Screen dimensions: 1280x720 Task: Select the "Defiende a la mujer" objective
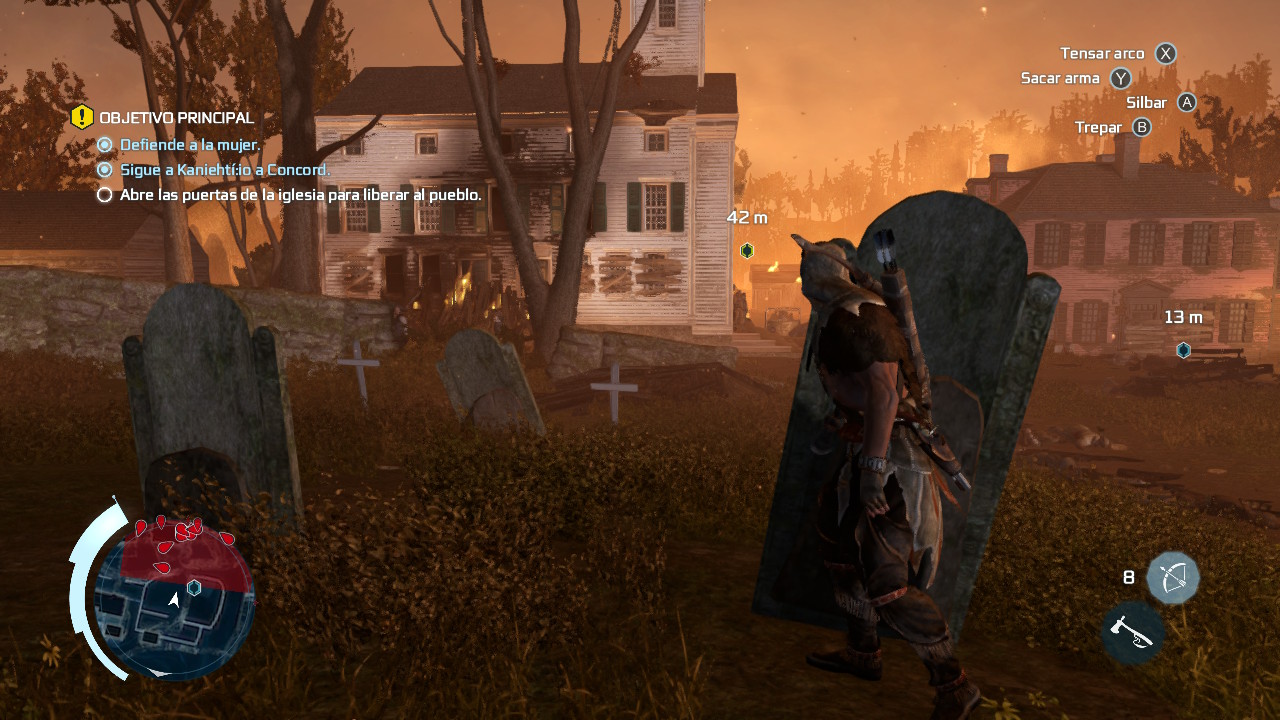click(189, 145)
